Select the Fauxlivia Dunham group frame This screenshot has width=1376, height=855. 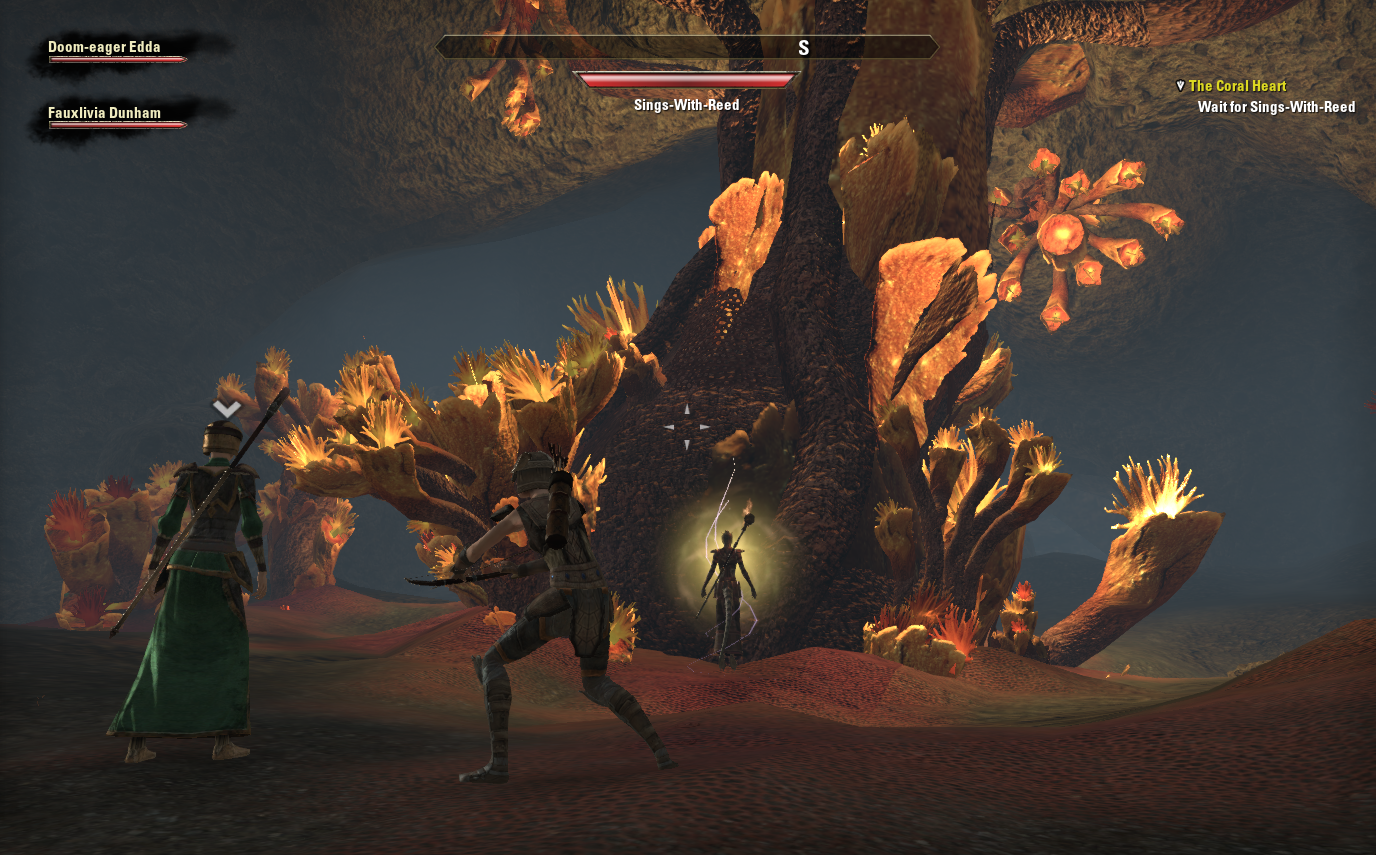pos(117,118)
